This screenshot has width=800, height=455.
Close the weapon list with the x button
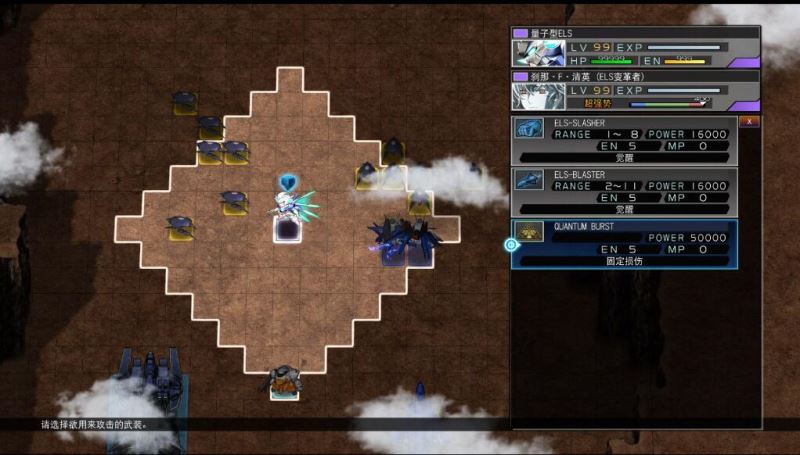pos(748,121)
